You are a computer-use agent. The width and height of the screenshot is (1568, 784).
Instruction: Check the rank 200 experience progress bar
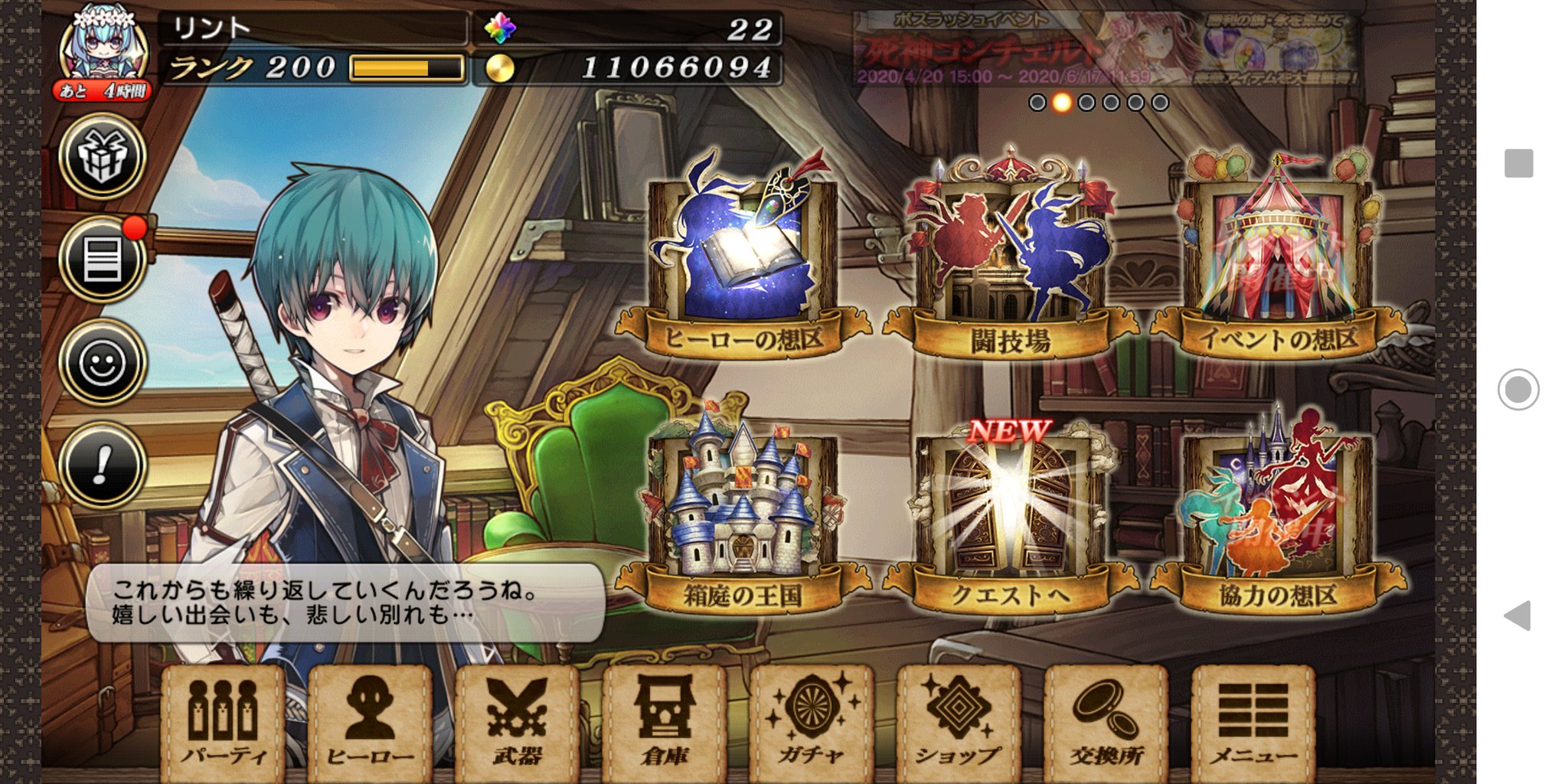(403, 69)
